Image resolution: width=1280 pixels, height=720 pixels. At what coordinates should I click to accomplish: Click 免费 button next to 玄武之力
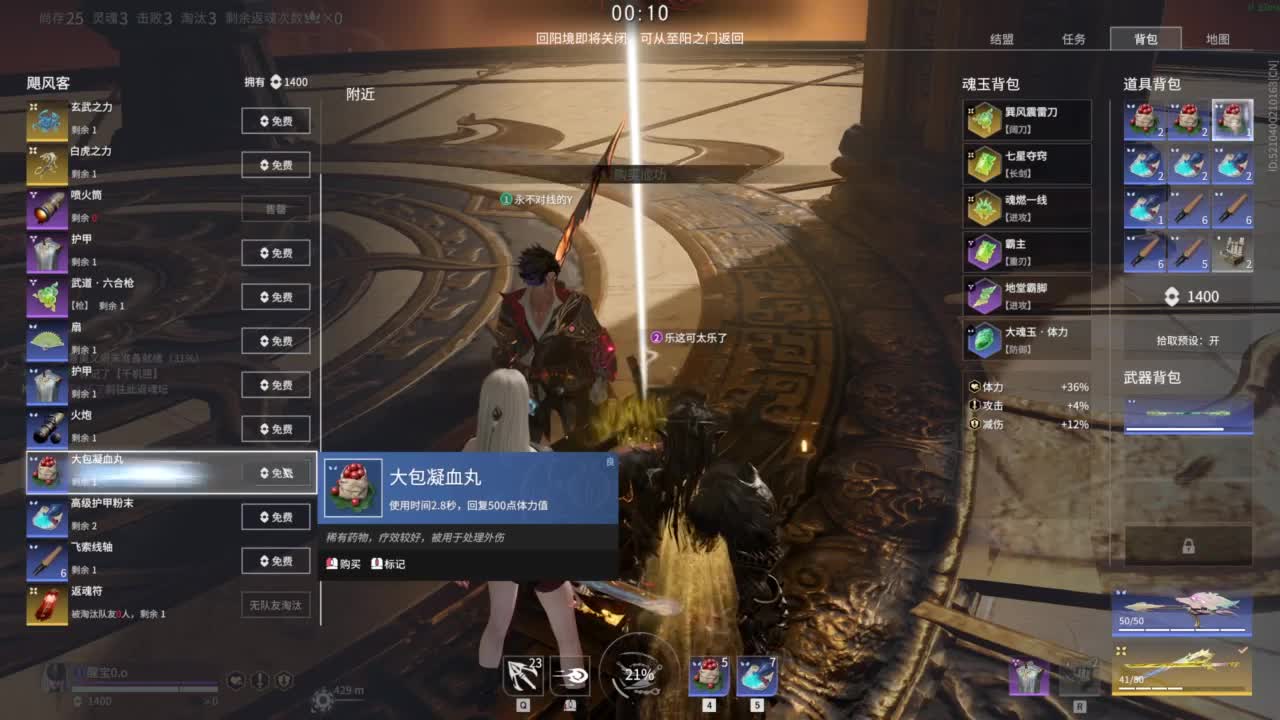pyautogui.click(x=275, y=120)
